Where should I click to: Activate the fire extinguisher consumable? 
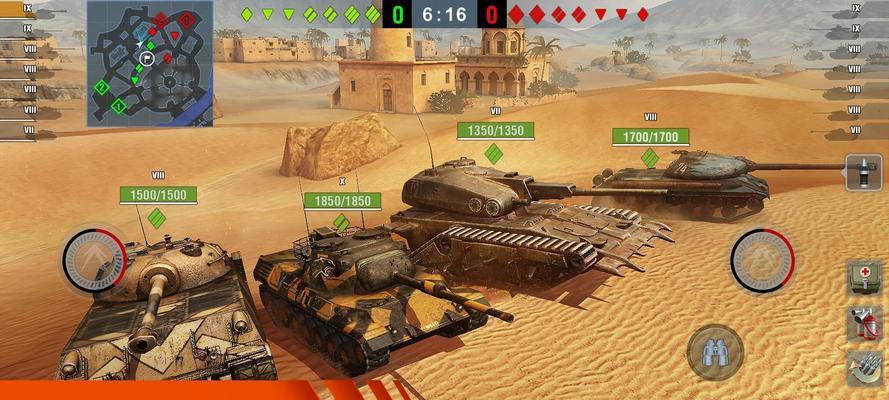864,323
